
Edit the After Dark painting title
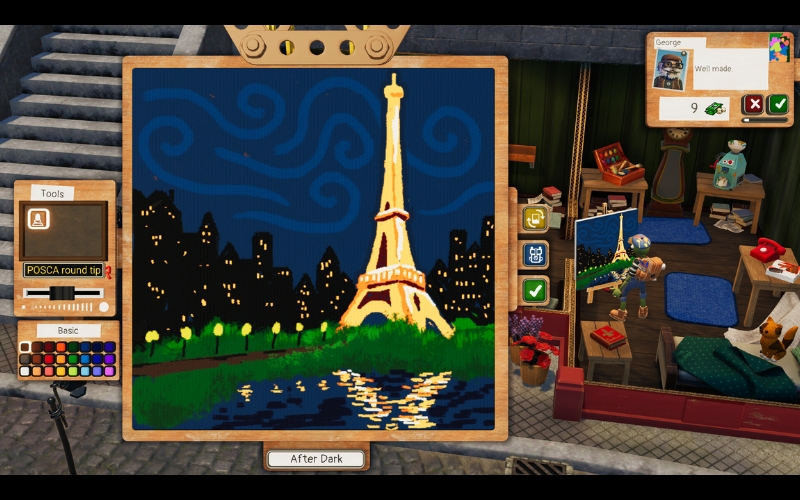click(x=317, y=459)
